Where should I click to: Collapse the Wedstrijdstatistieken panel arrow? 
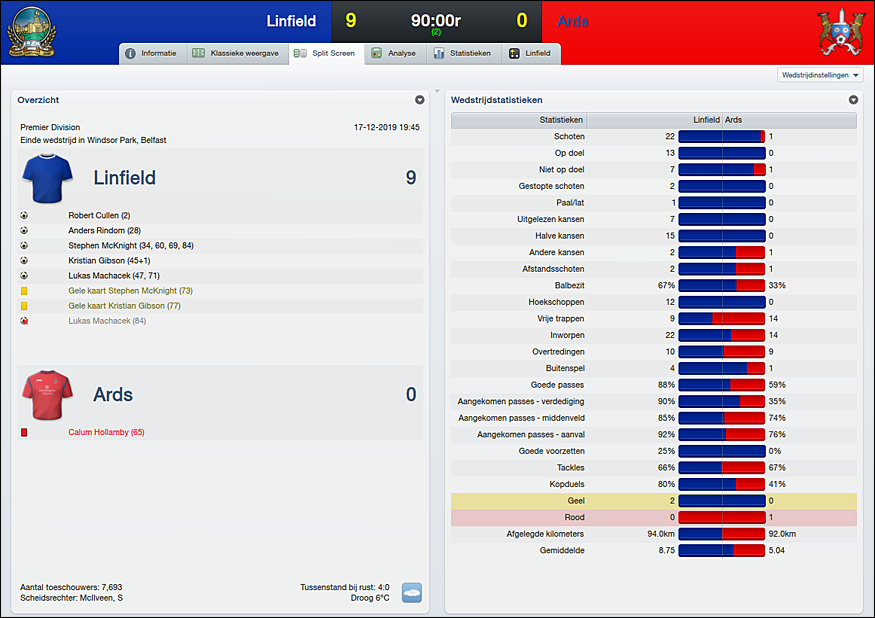(853, 100)
